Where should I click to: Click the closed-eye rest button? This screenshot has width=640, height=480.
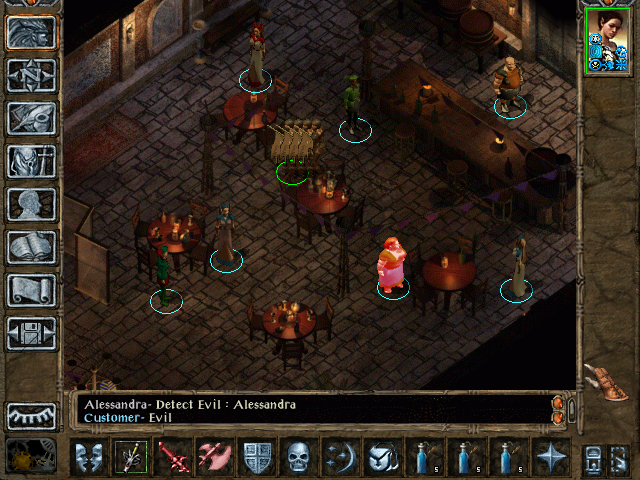pos(31,415)
